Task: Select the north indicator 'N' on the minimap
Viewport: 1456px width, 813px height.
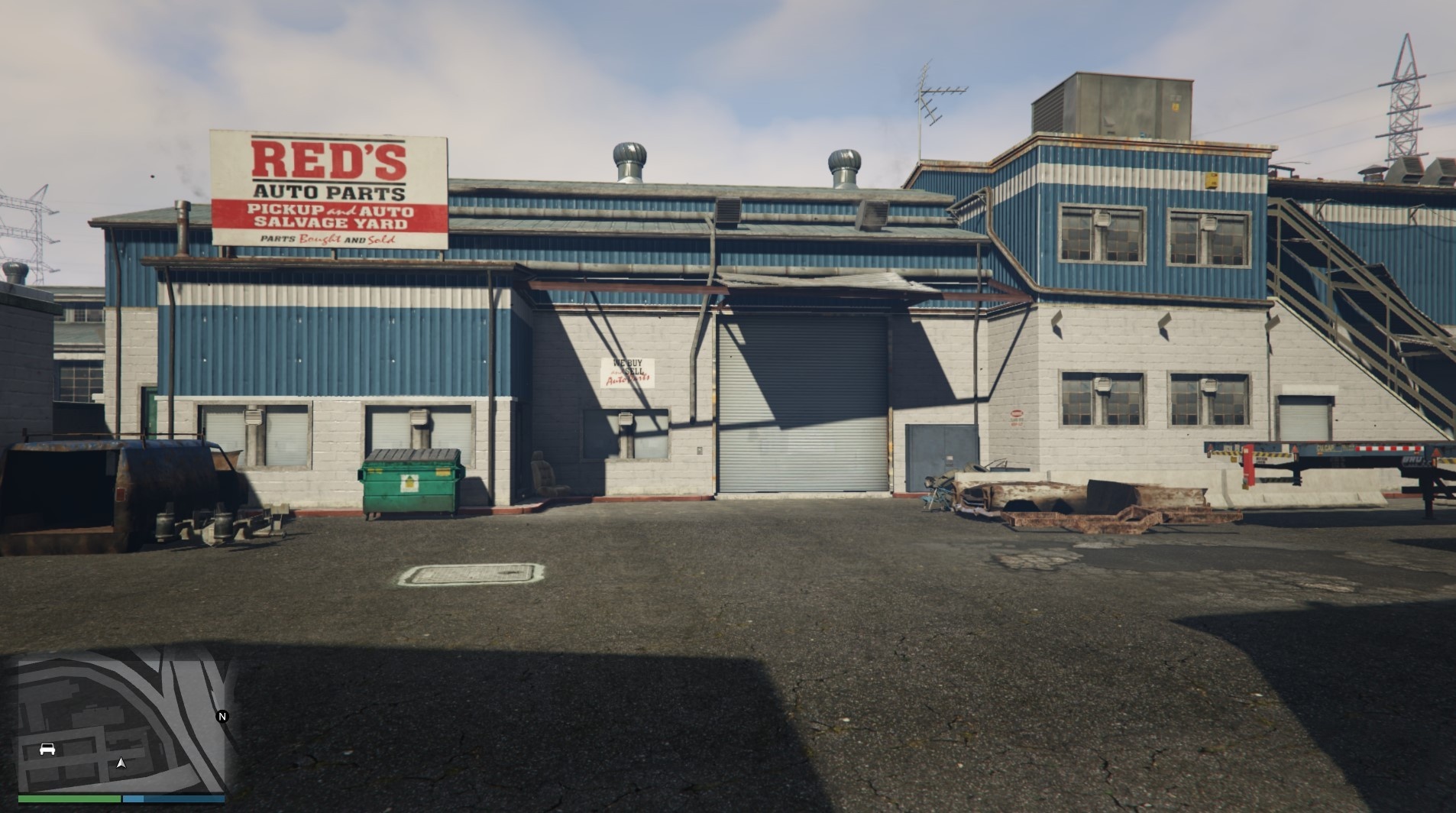Action: tap(221, 717)
